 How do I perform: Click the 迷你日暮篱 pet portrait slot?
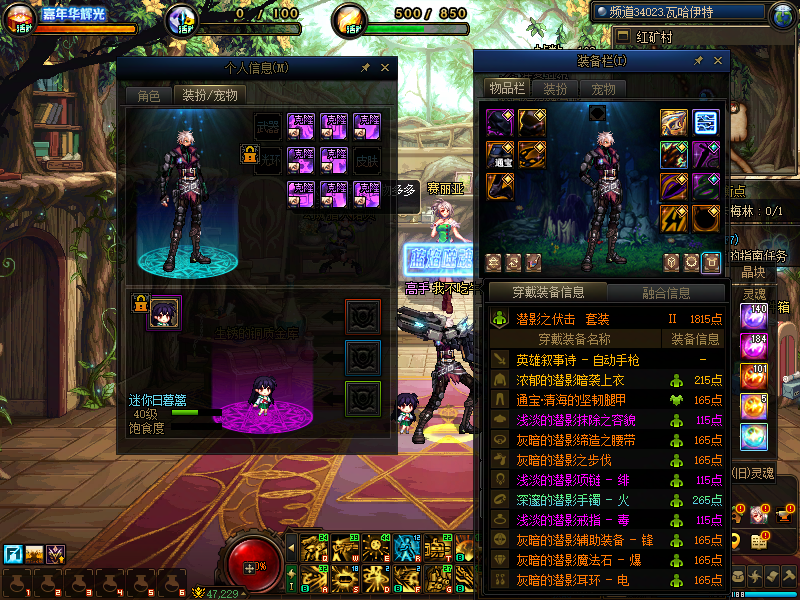tap(164, 312)
